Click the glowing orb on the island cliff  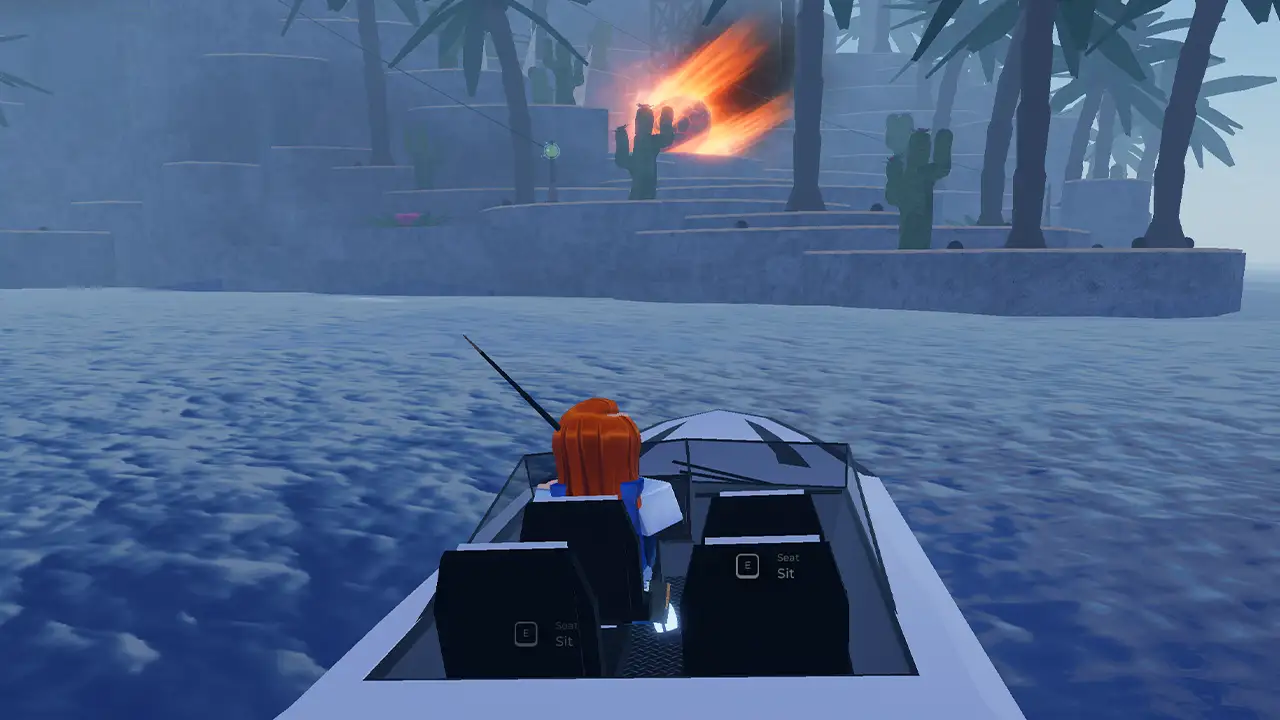click(551, 150)
